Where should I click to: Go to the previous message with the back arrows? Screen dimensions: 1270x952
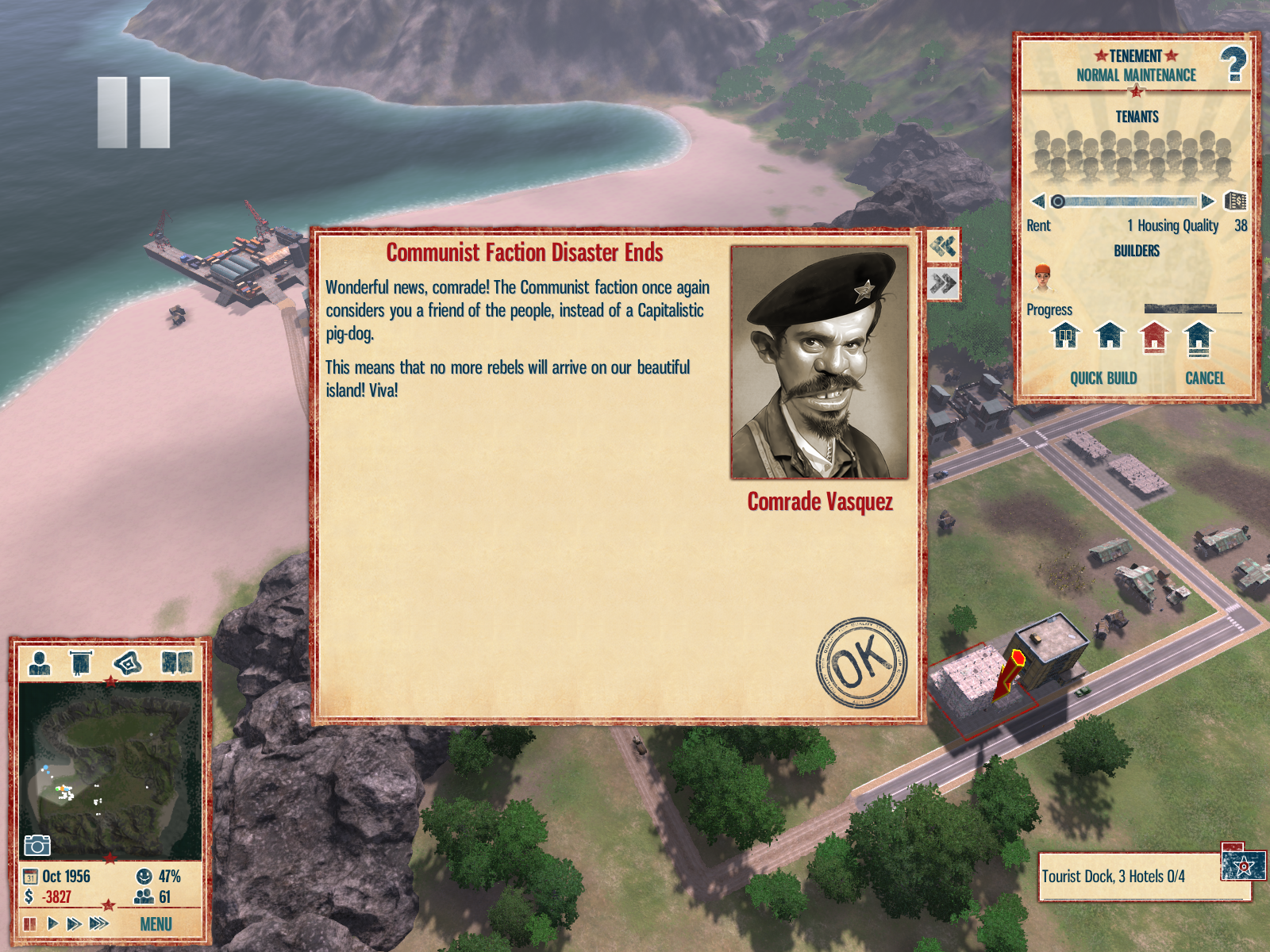[x=943, y=247]
